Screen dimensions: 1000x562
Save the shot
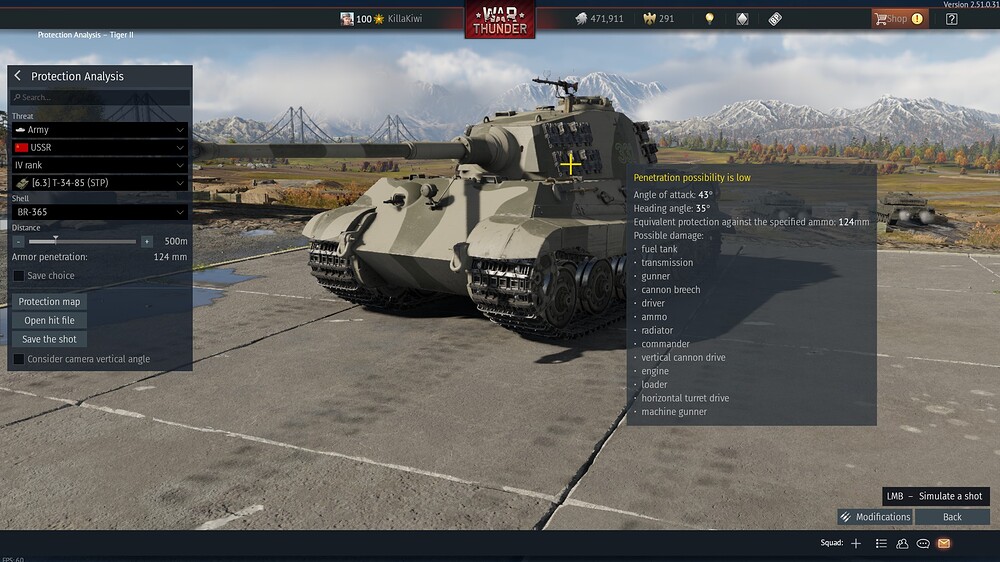coord(49,339)
